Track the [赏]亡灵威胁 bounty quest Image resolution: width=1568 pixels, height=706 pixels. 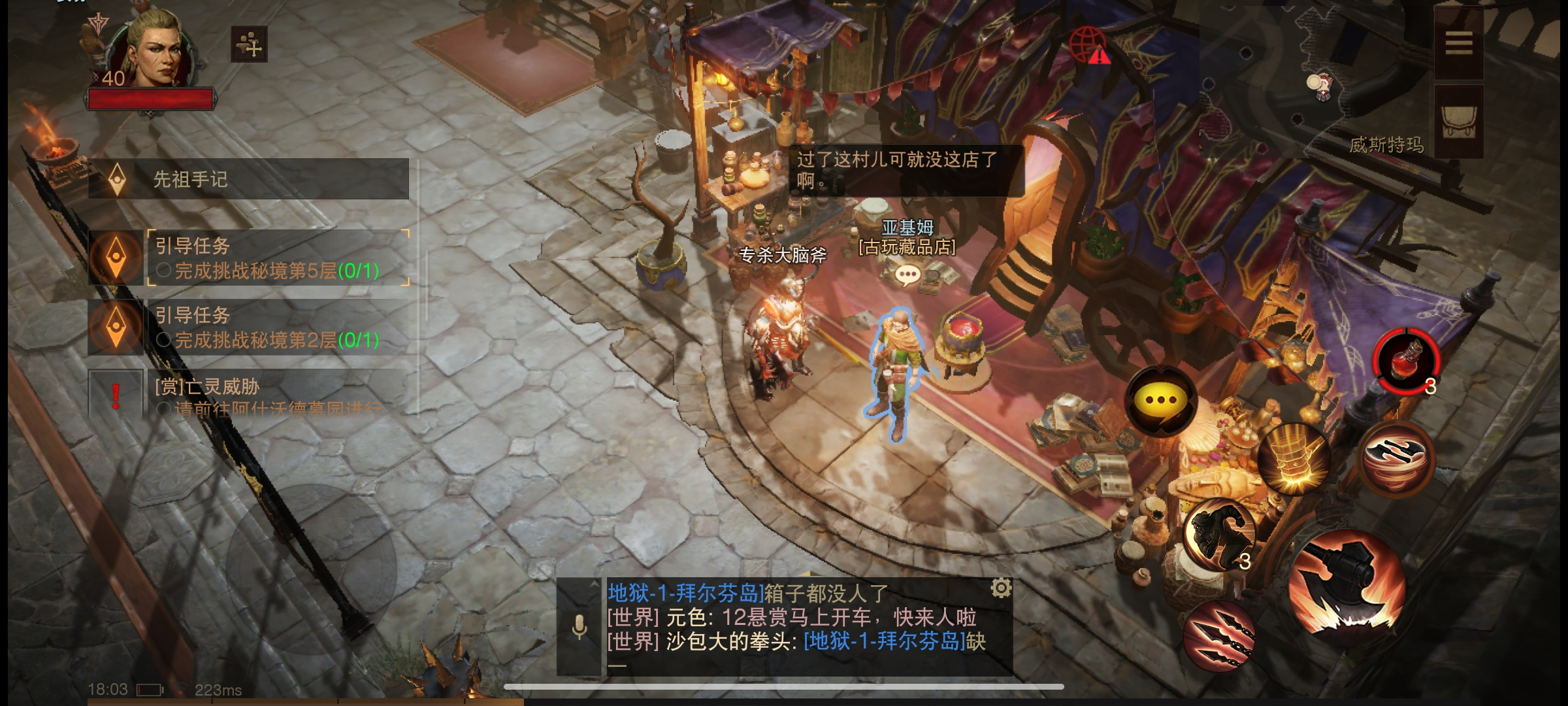(274, 394)
